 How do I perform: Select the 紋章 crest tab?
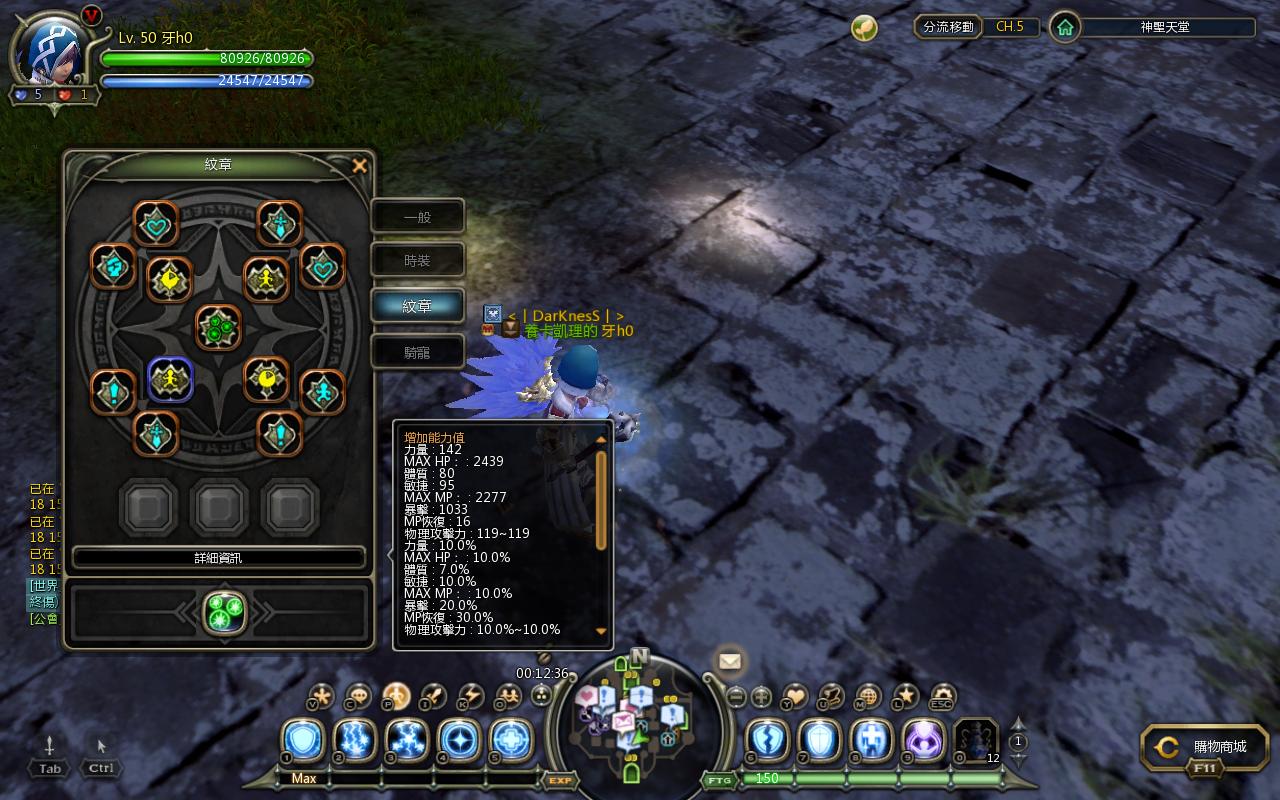pos(417,306)
